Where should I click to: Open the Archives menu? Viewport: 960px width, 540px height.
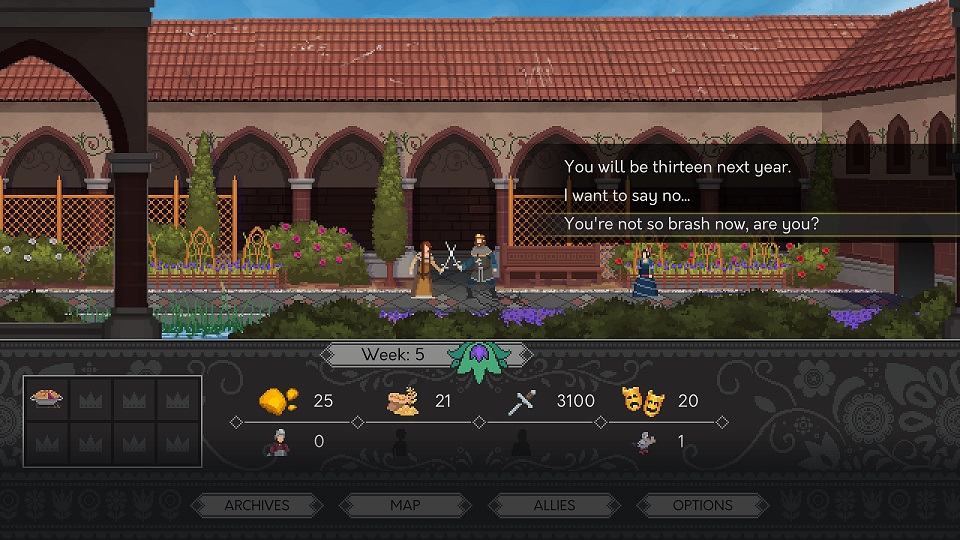[257, 505]
